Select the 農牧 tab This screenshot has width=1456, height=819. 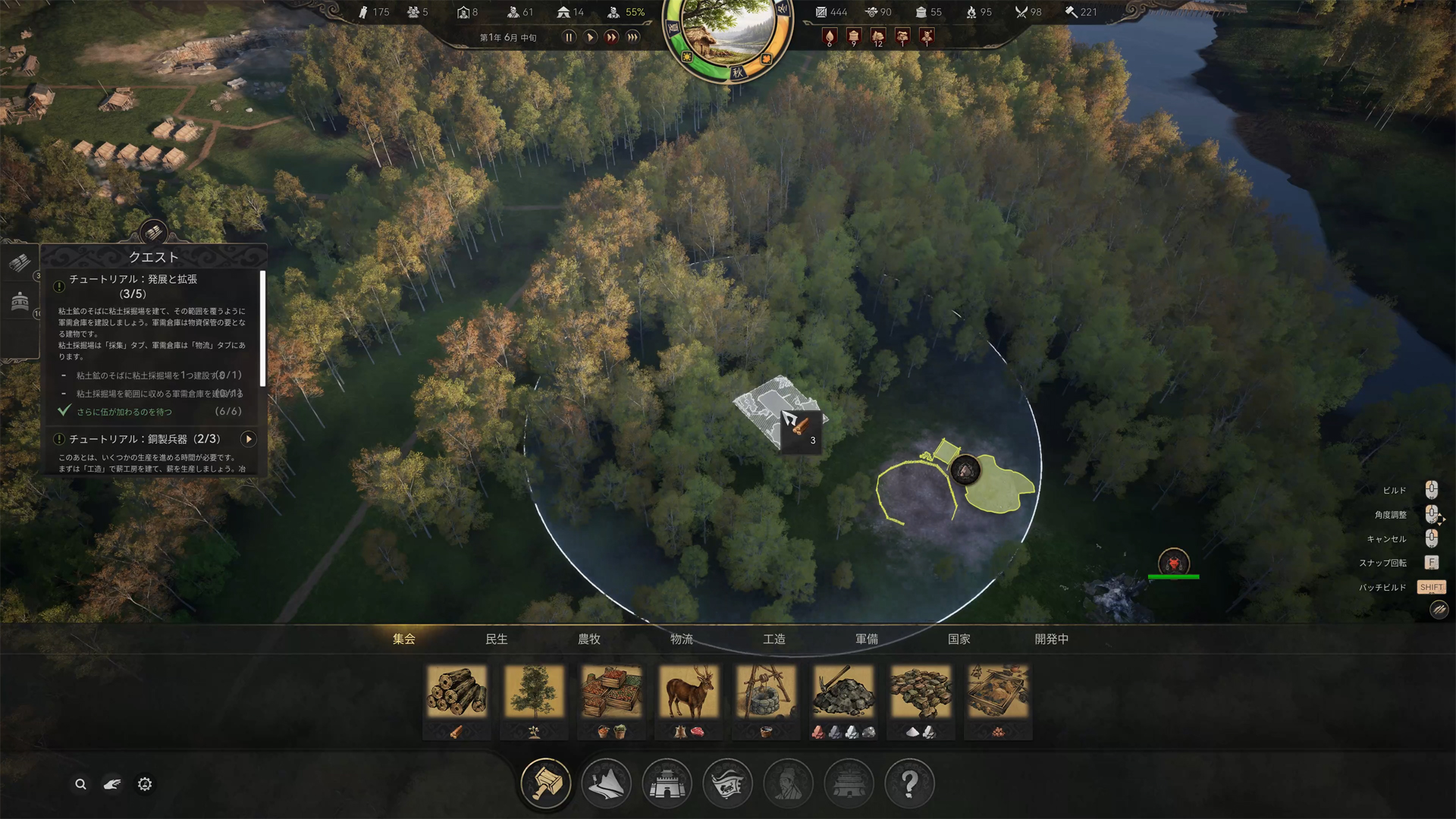tap(589, 639)
